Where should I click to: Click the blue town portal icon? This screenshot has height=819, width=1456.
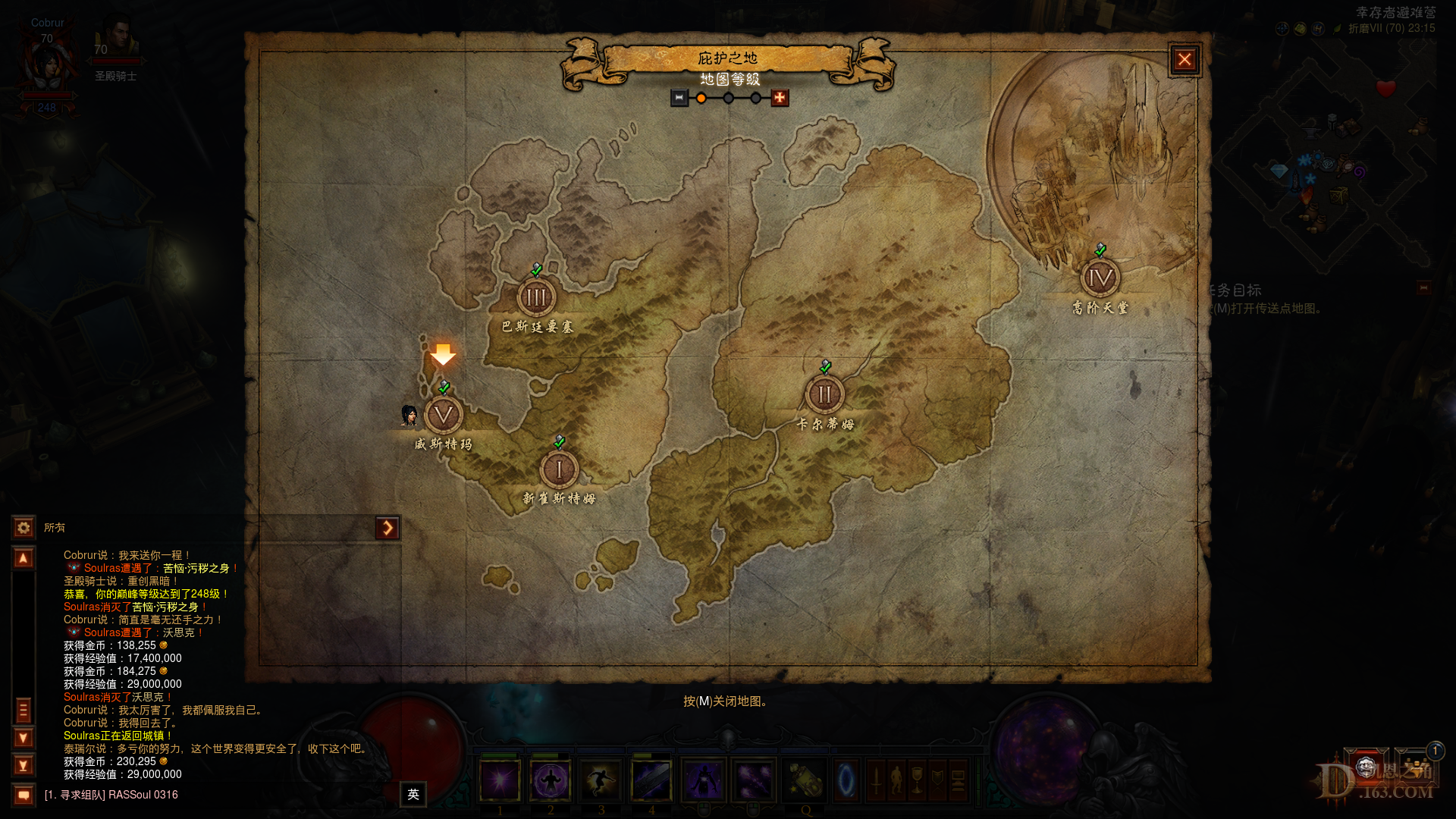(x=846, y=780)
